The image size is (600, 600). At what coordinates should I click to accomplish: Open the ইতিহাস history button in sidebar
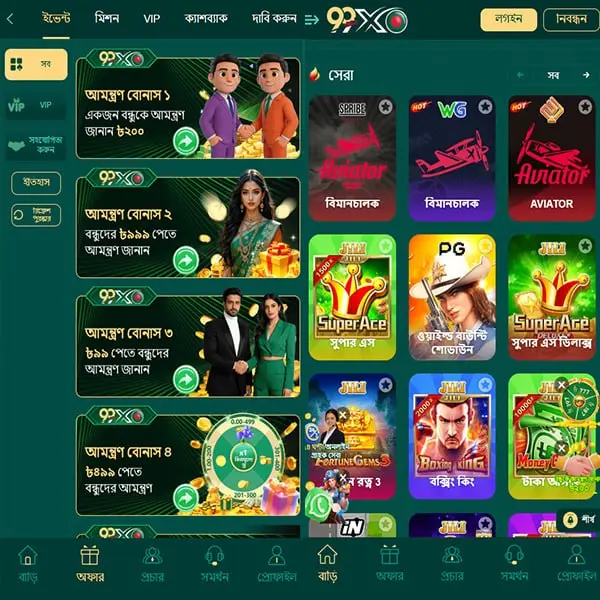[36, 183]
